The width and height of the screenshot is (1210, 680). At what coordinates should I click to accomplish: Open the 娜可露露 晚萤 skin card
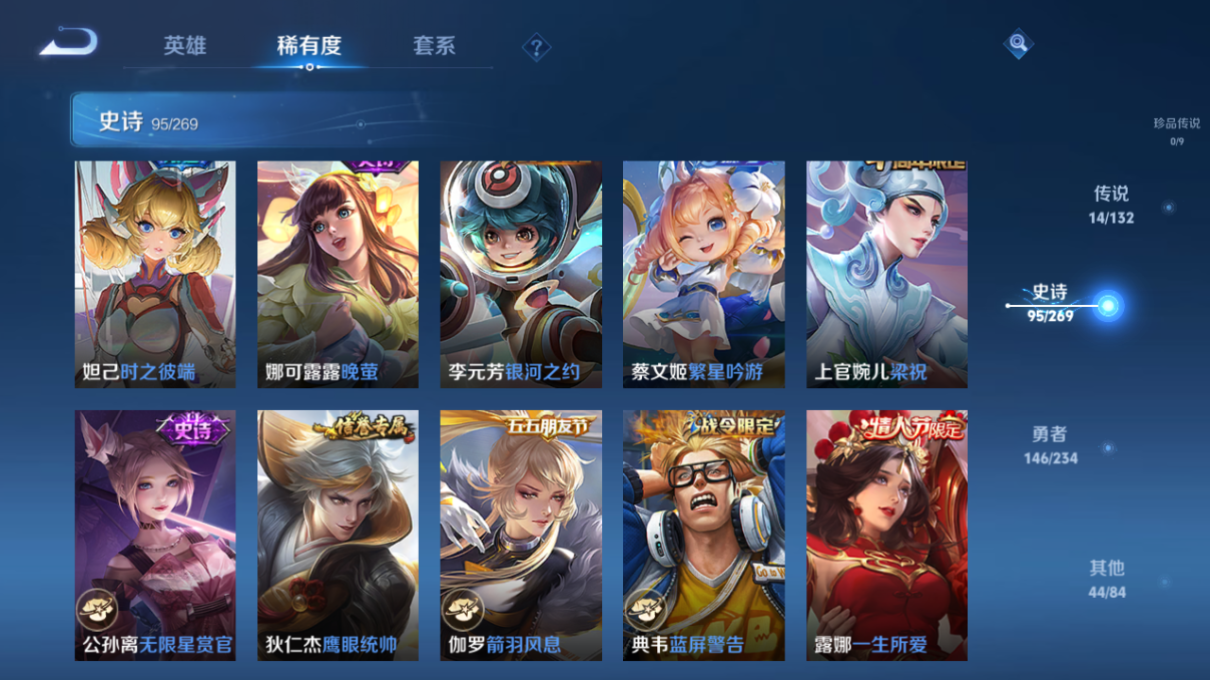pyautogui.click(x=338, y=274)
